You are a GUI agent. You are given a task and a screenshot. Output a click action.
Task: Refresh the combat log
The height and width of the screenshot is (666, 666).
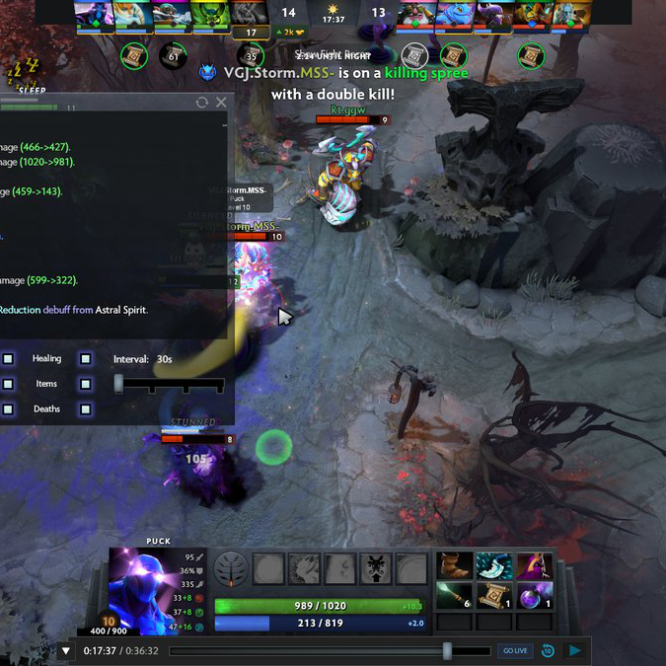pos(202,102)
